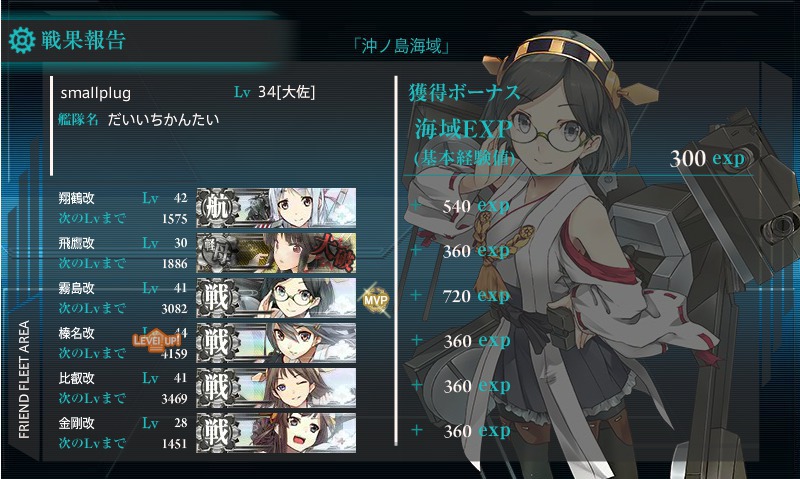Select the 榛名改 ship banner
Viewport: 800px width, 479px height.
(x=276, y=341)
